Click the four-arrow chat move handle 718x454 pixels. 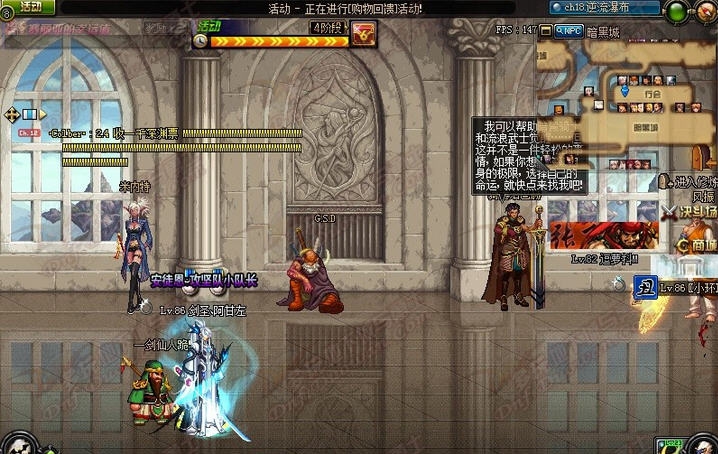(x=12, y=114)
